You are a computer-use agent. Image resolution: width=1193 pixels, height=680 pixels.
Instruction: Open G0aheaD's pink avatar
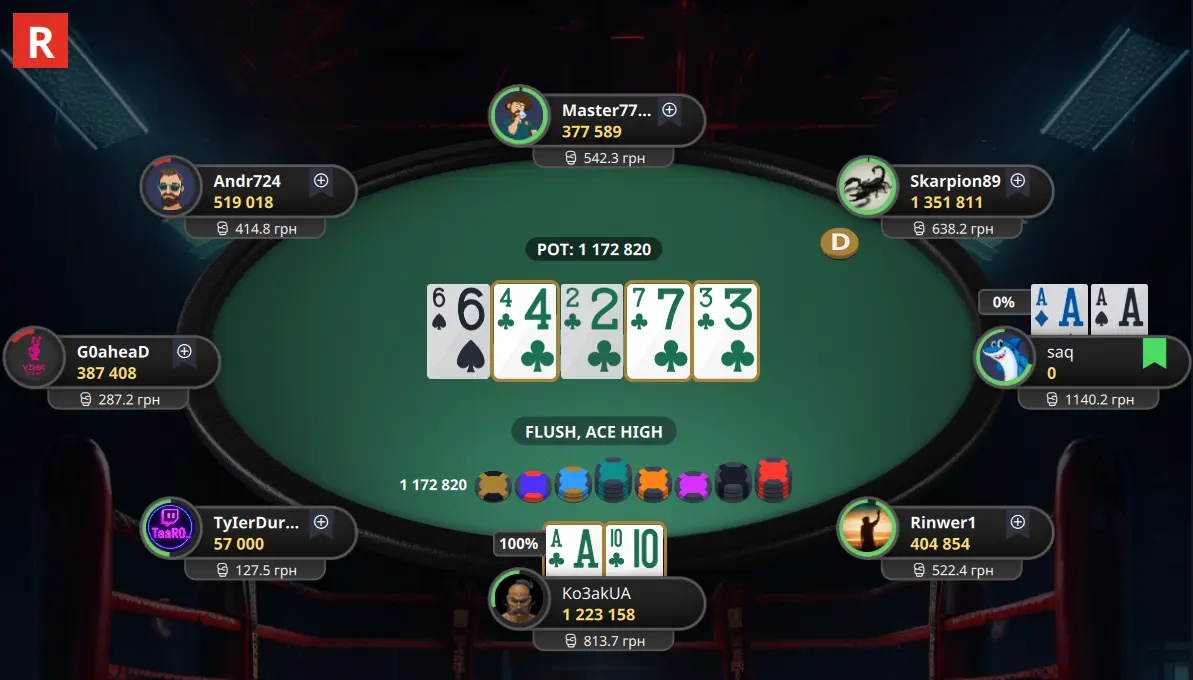(34, 357)
